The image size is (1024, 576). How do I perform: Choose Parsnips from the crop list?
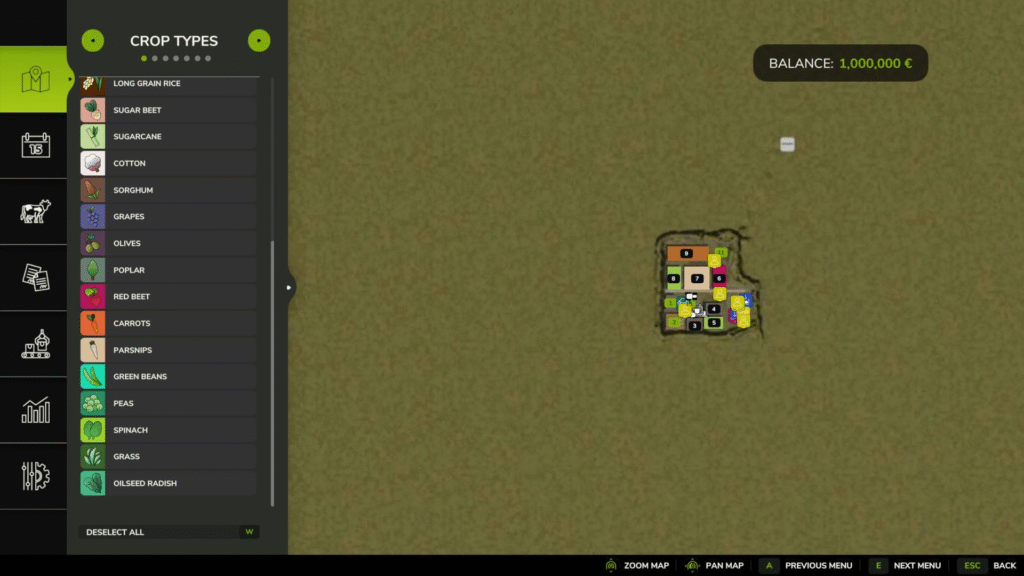click(x=168, y=350)
